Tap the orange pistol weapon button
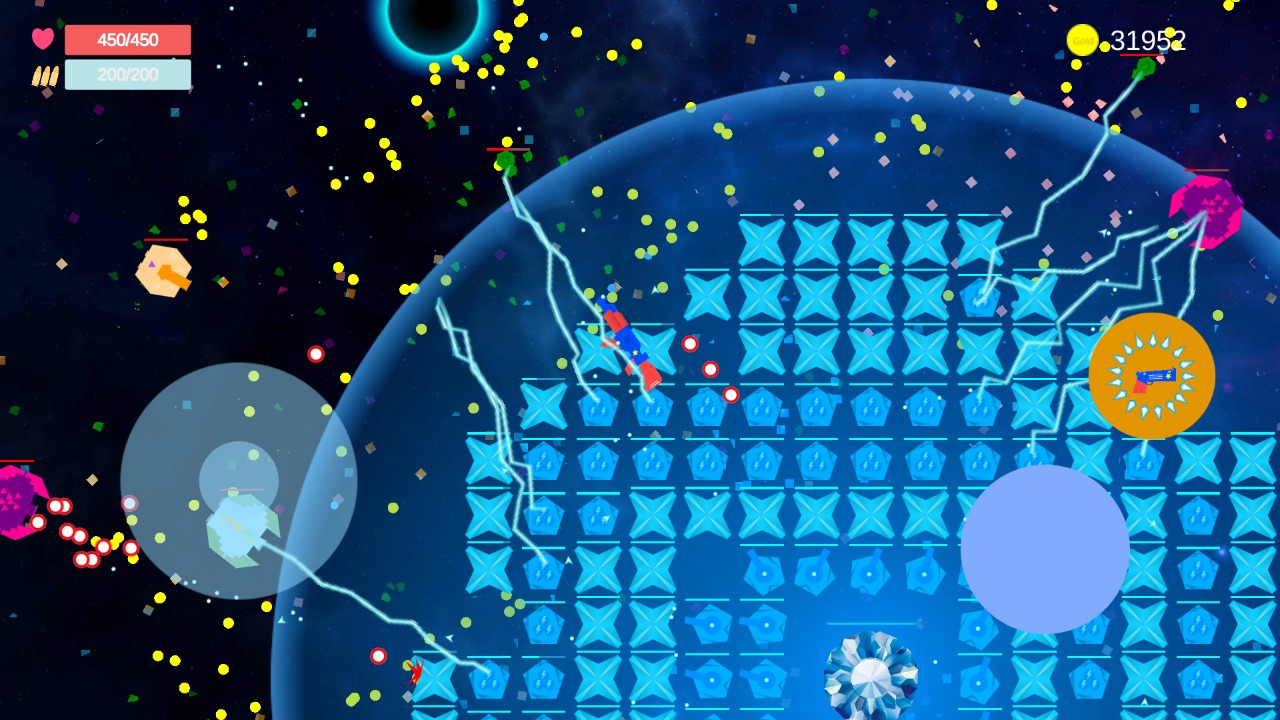This screenshot has width=1280, height=720. (1151, 376)
